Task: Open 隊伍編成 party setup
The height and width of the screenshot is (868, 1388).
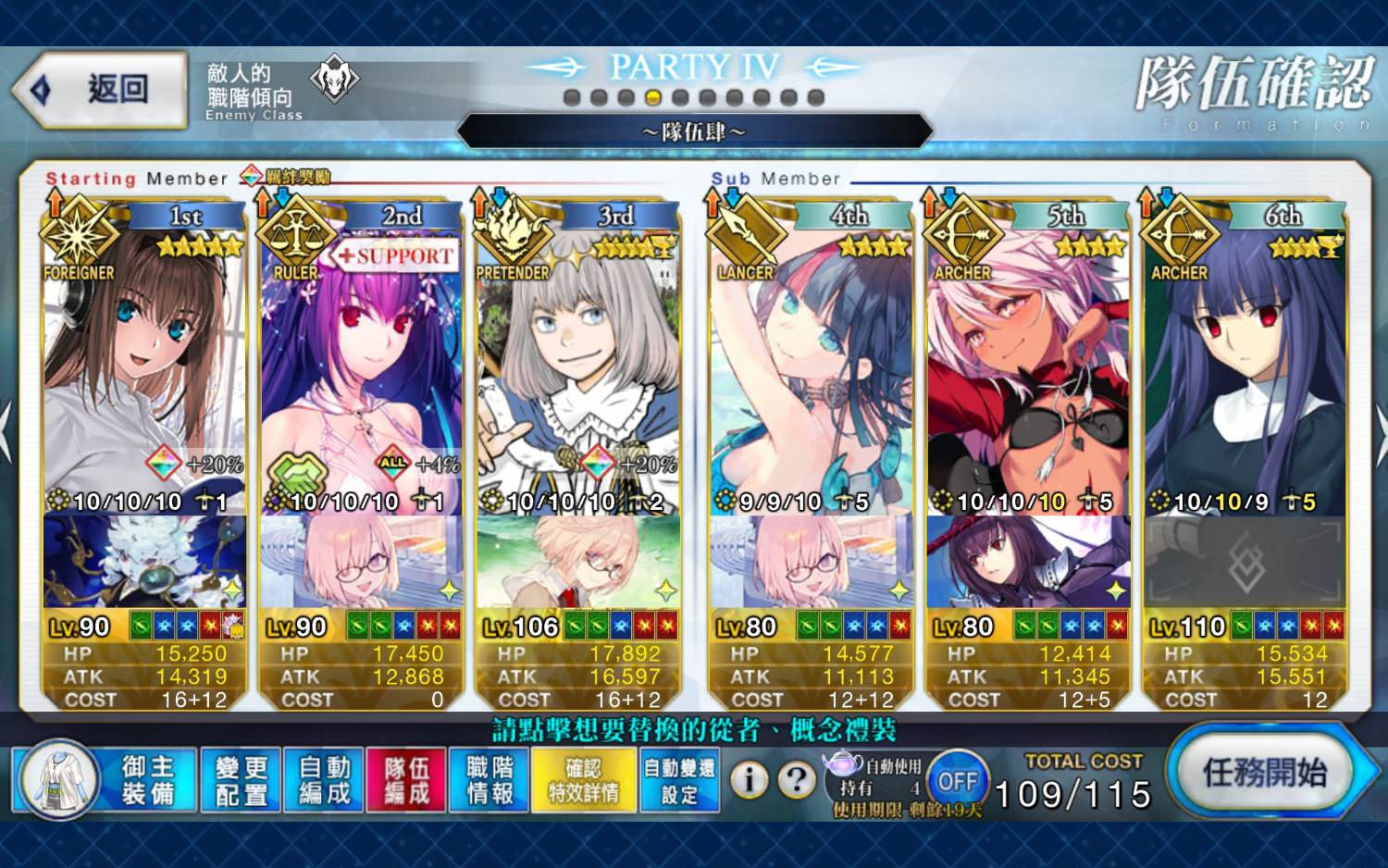Action: pyautogui.click(x=407, y=780)
